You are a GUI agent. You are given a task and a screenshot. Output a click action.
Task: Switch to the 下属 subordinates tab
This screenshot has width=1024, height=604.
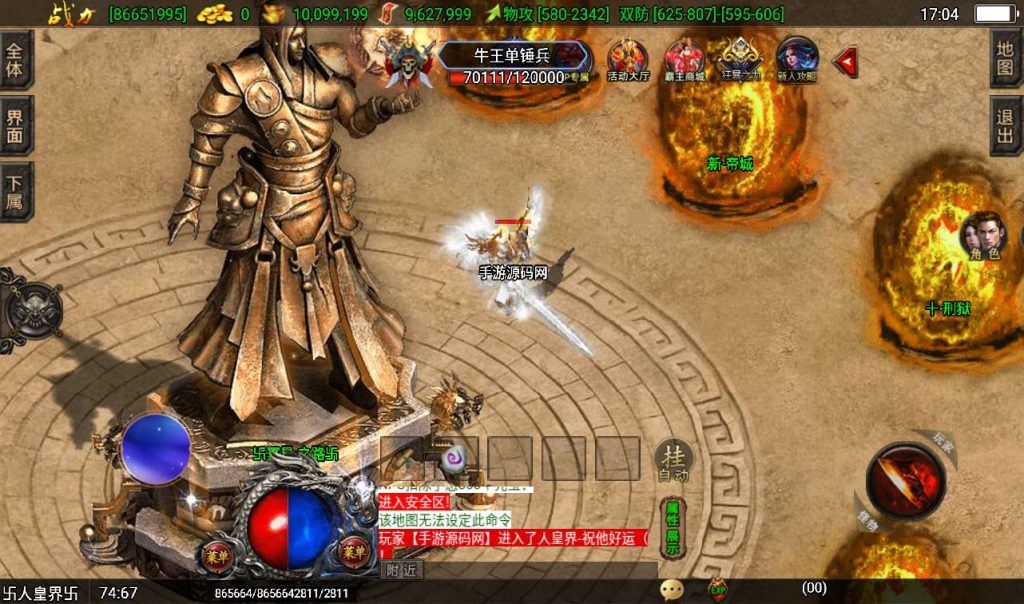[16, 192]
